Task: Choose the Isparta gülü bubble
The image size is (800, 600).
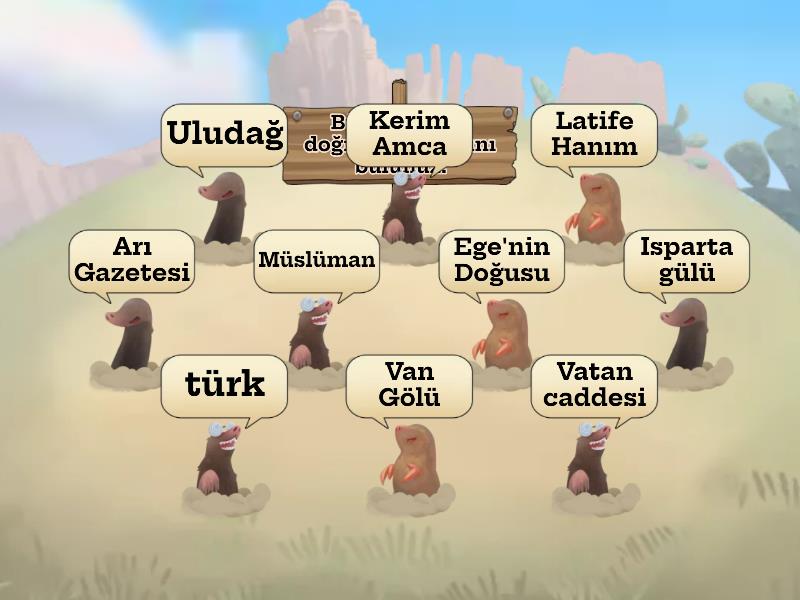Action: (686, 260)
